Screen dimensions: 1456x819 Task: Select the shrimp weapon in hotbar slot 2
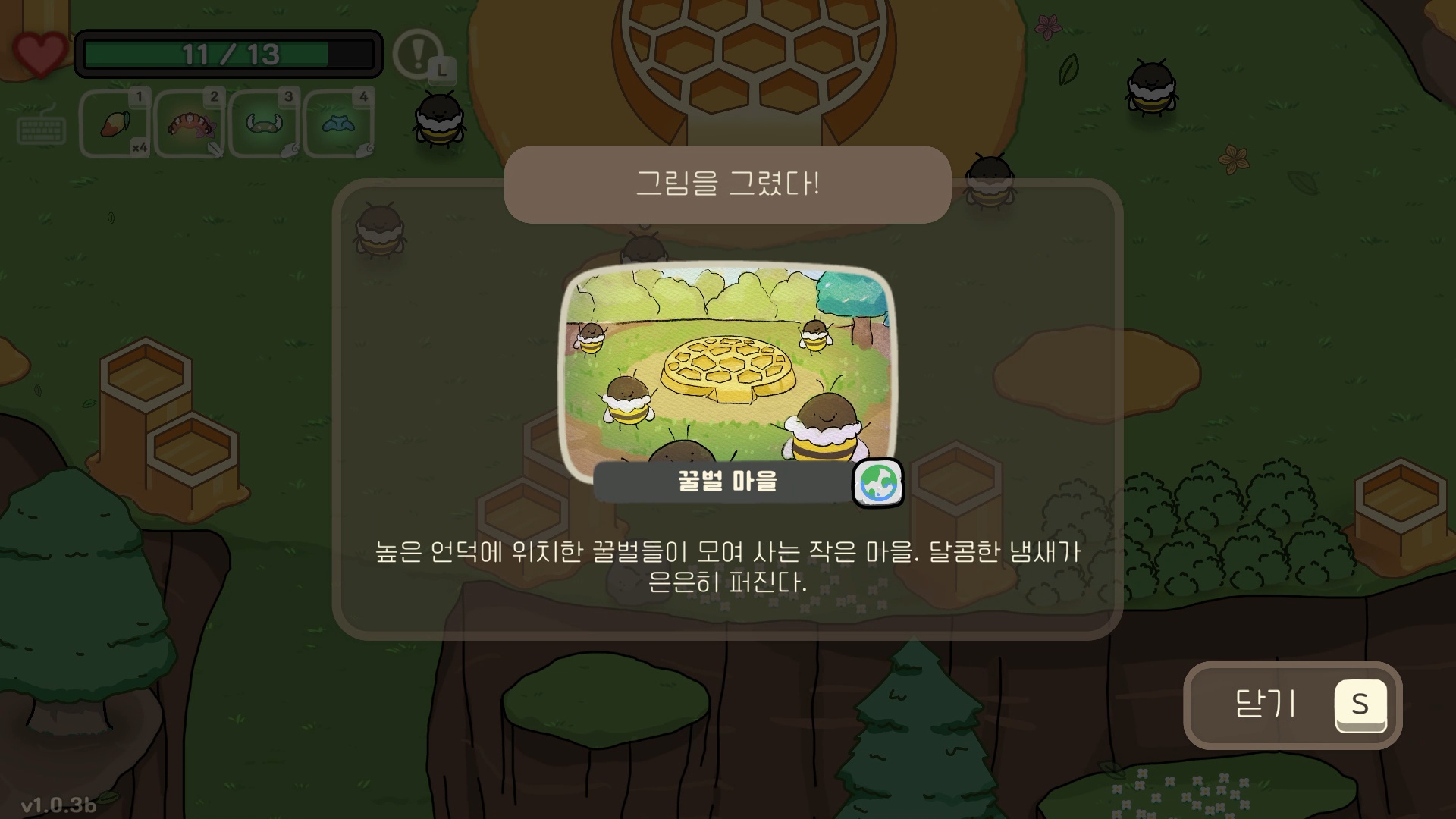pyautogui.click(x=192, y=125)
